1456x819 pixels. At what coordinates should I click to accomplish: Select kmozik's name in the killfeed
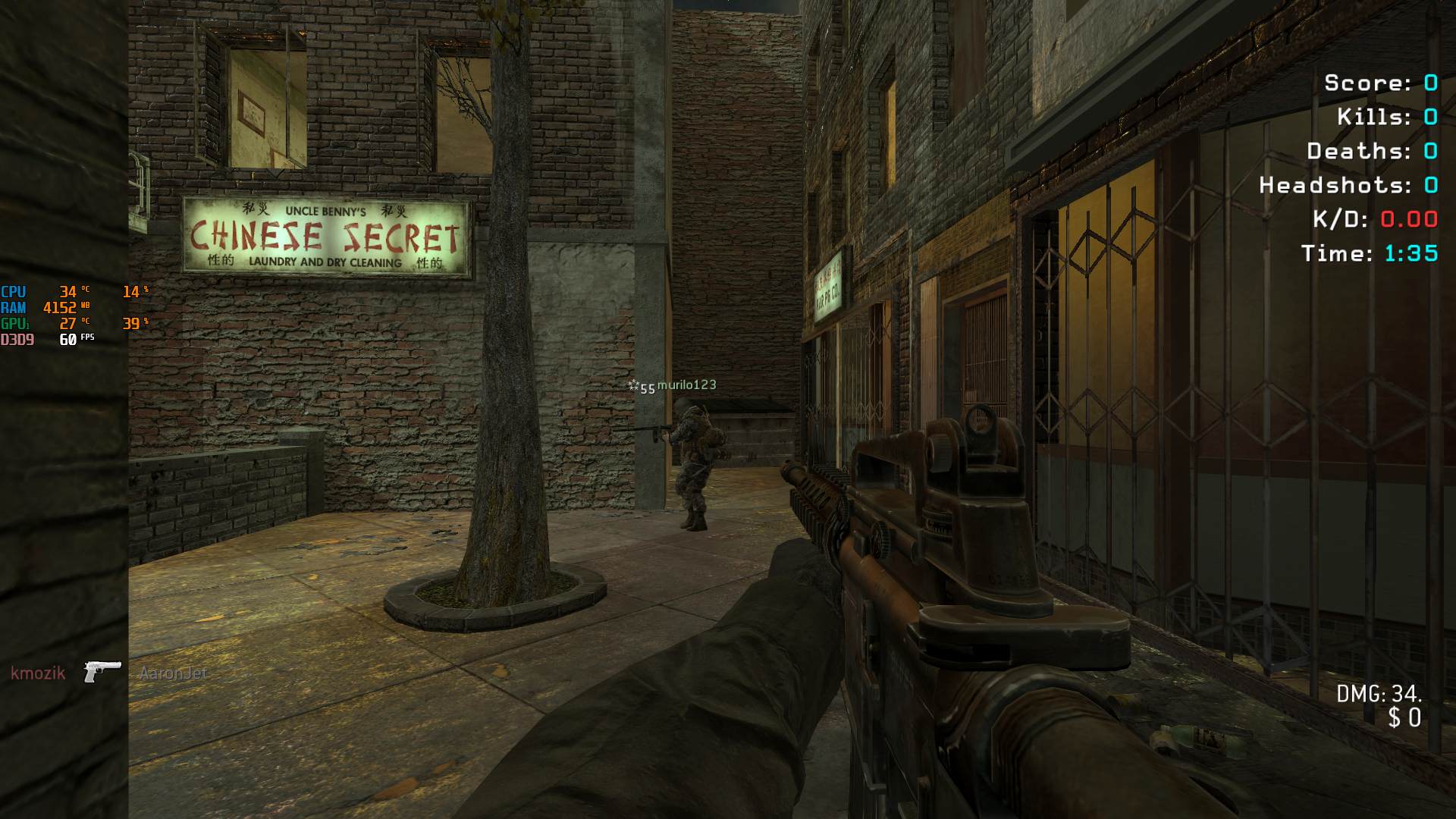pos(38,673)
